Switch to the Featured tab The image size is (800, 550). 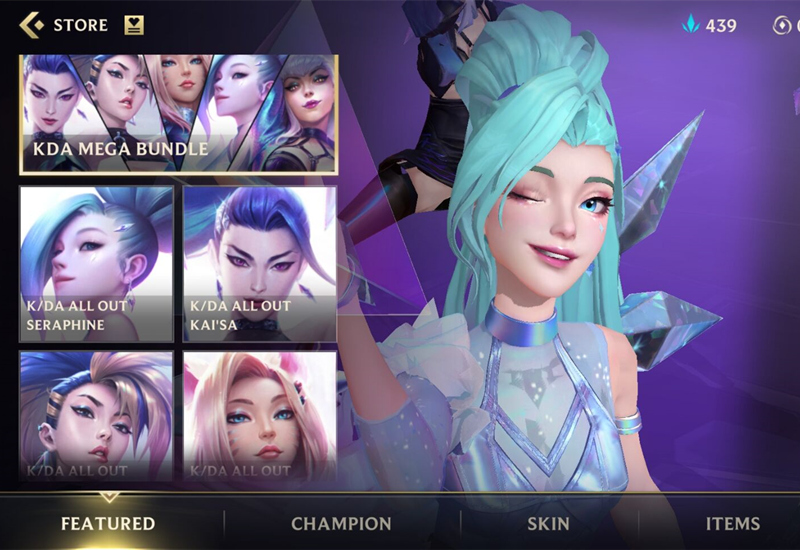[108, 523]
